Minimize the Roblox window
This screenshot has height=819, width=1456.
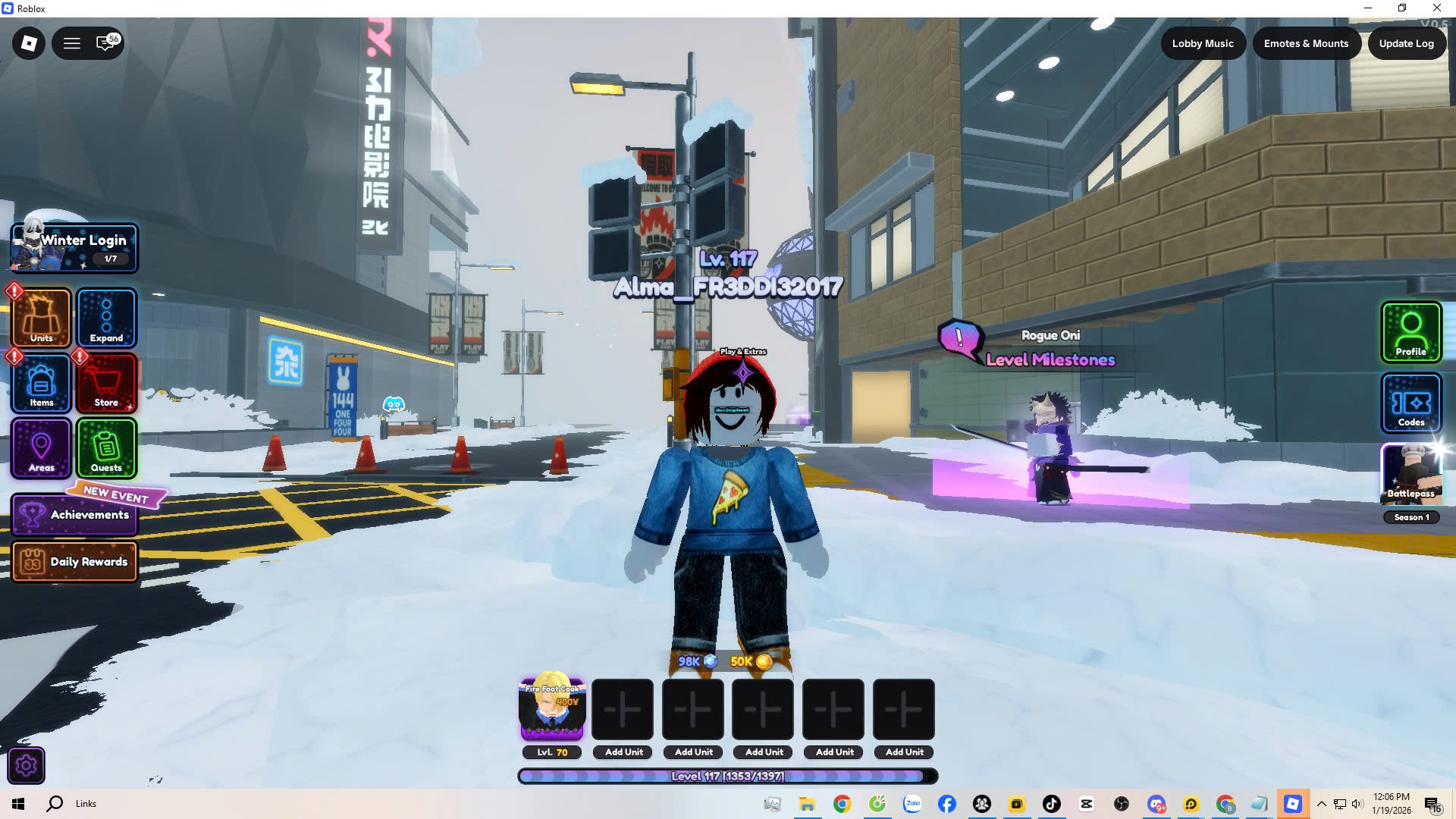pos(1368,8)
